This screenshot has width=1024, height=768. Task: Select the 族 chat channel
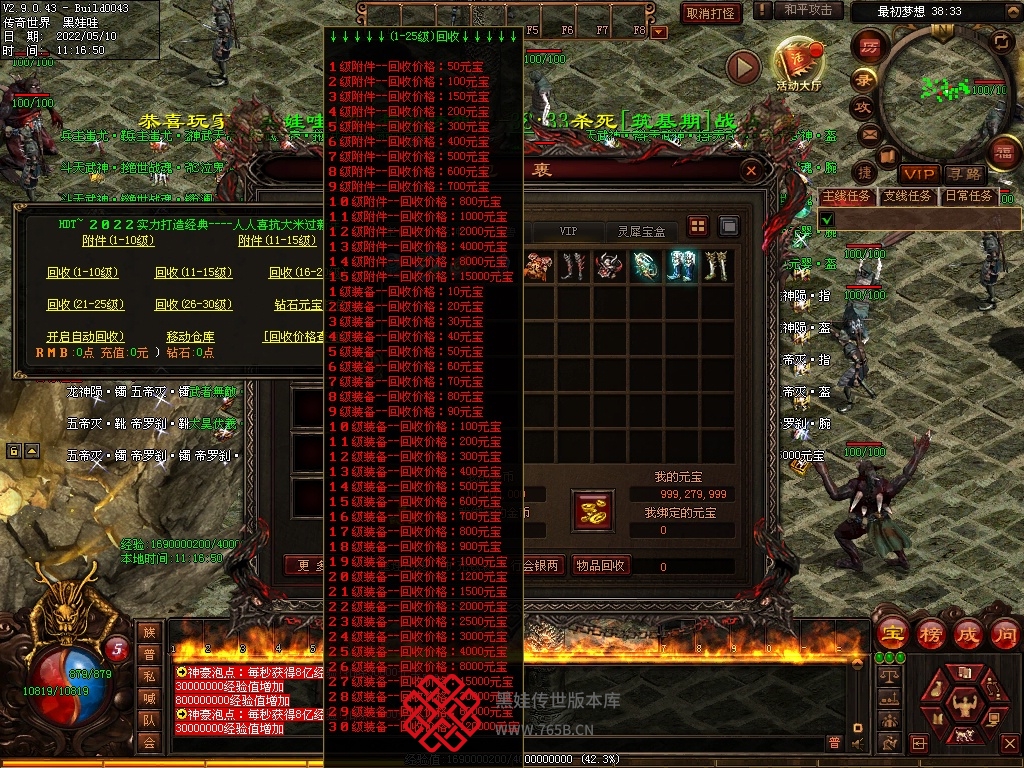(149, 632)
